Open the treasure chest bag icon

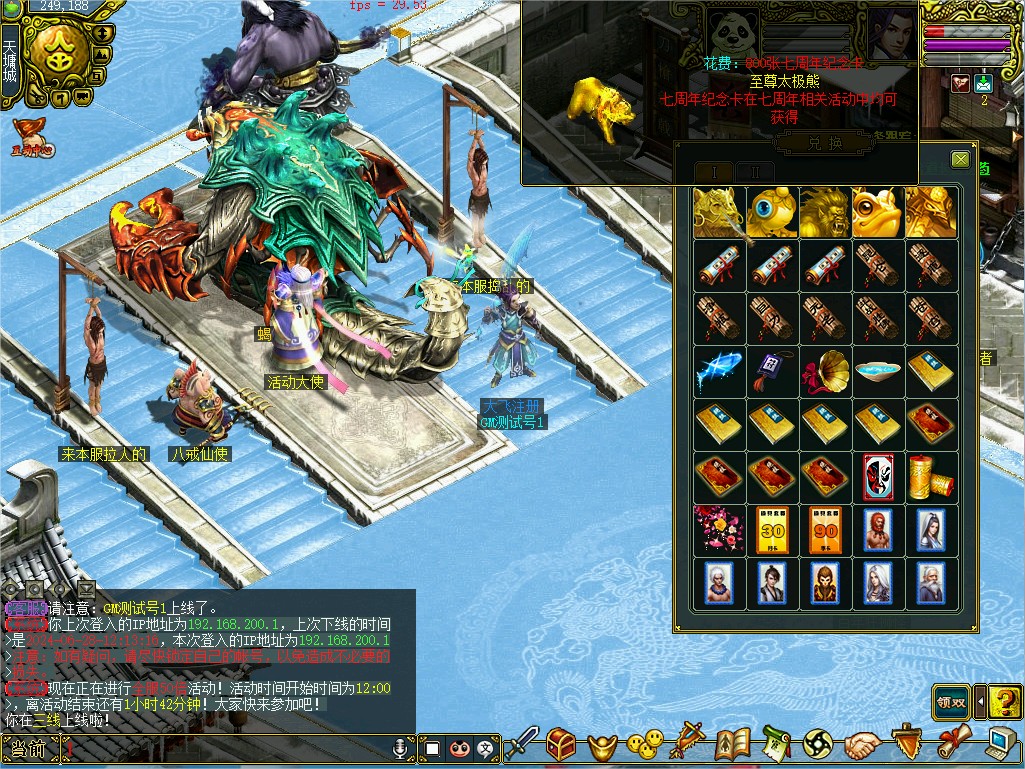[561, 744]
